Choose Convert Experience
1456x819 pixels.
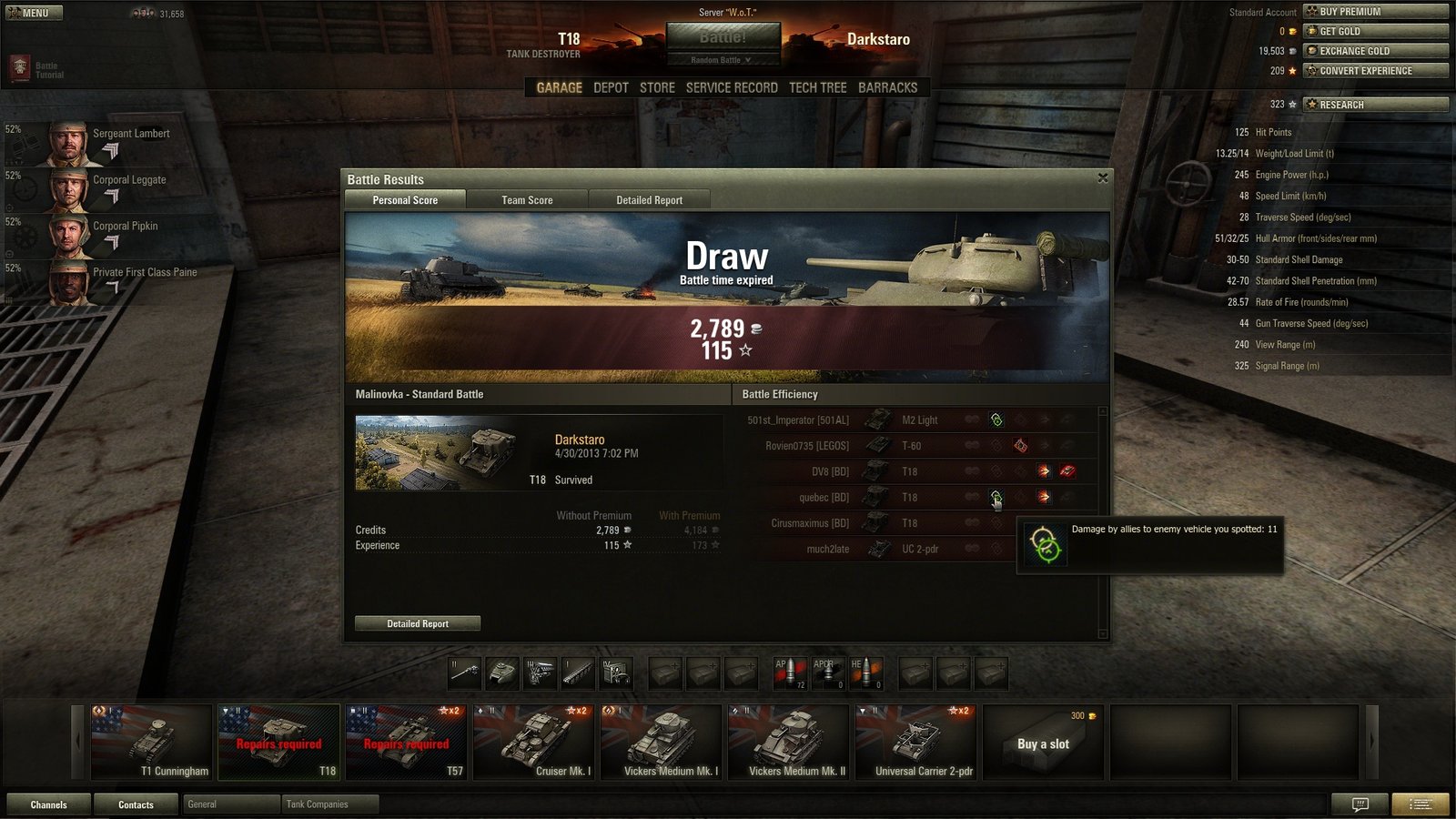click(1375, 71)
